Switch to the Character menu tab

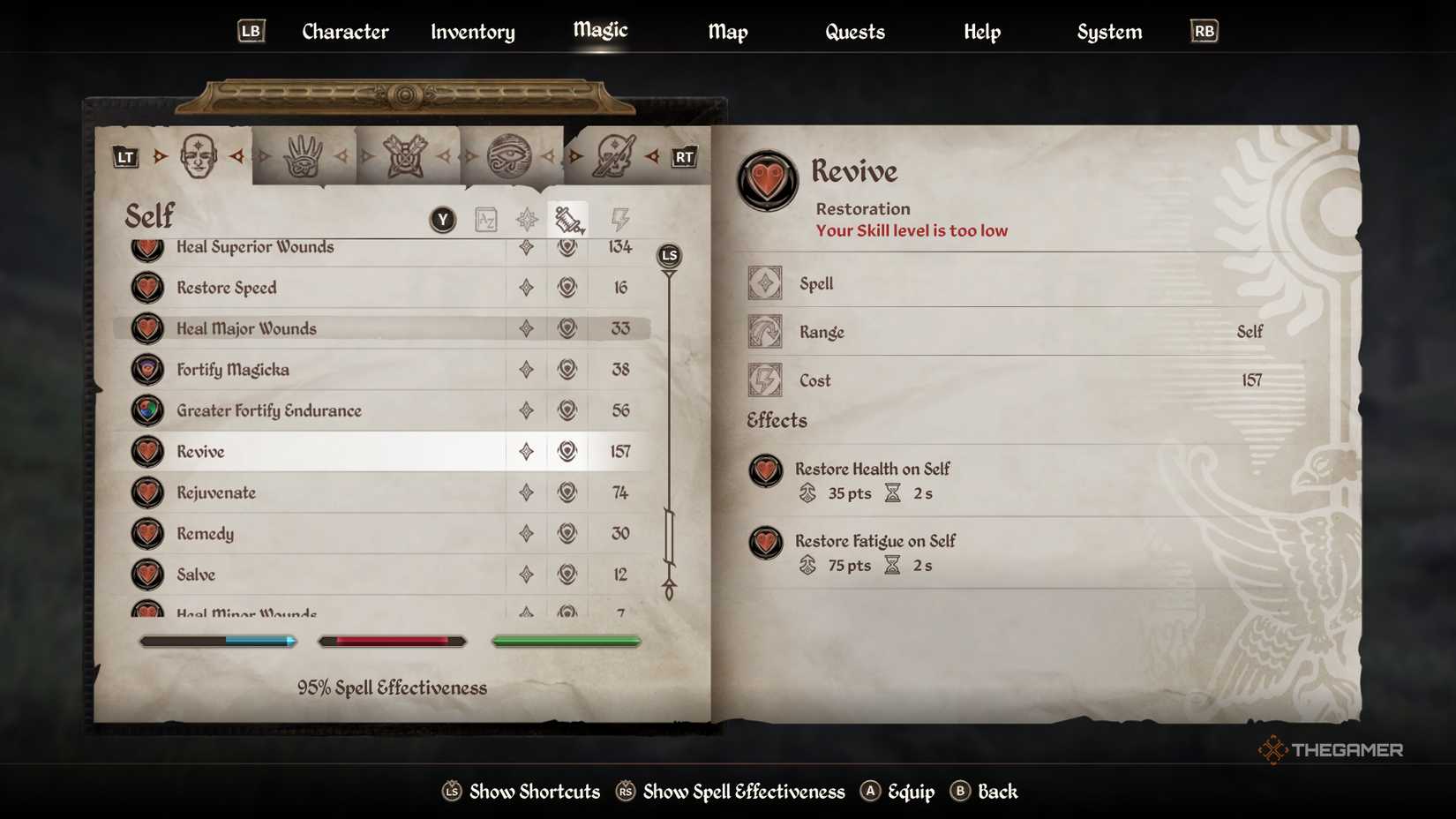pyautogui.click(x=344, y=32)
